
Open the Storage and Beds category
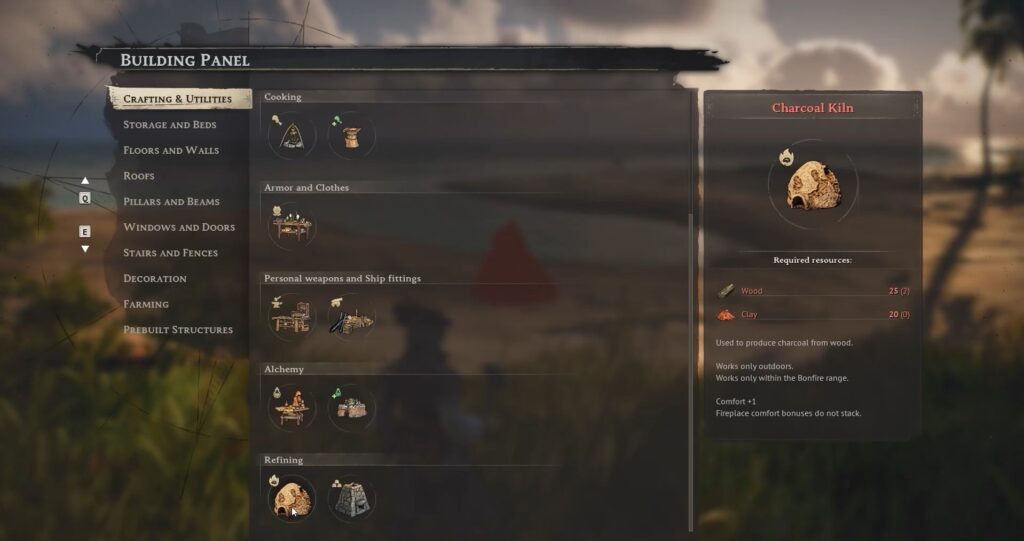169,125
